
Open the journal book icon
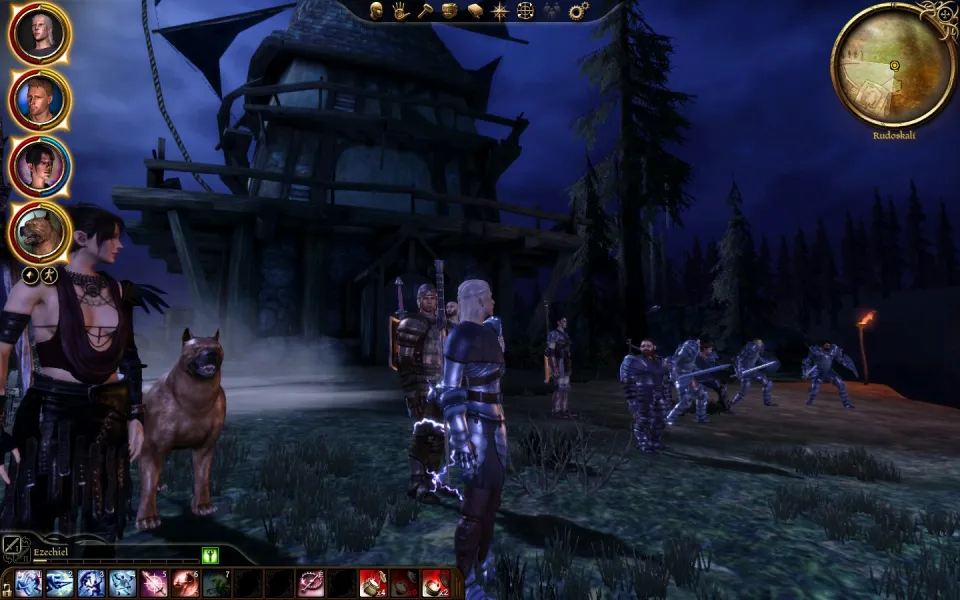tap(475, 11)
